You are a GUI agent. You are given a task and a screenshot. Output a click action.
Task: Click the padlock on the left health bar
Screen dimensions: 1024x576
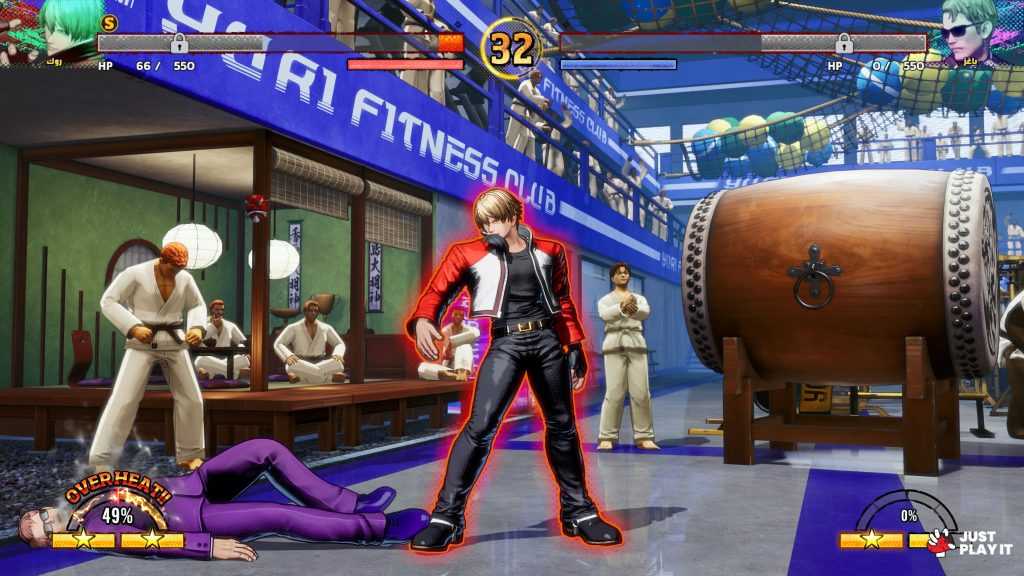point(179,43)
